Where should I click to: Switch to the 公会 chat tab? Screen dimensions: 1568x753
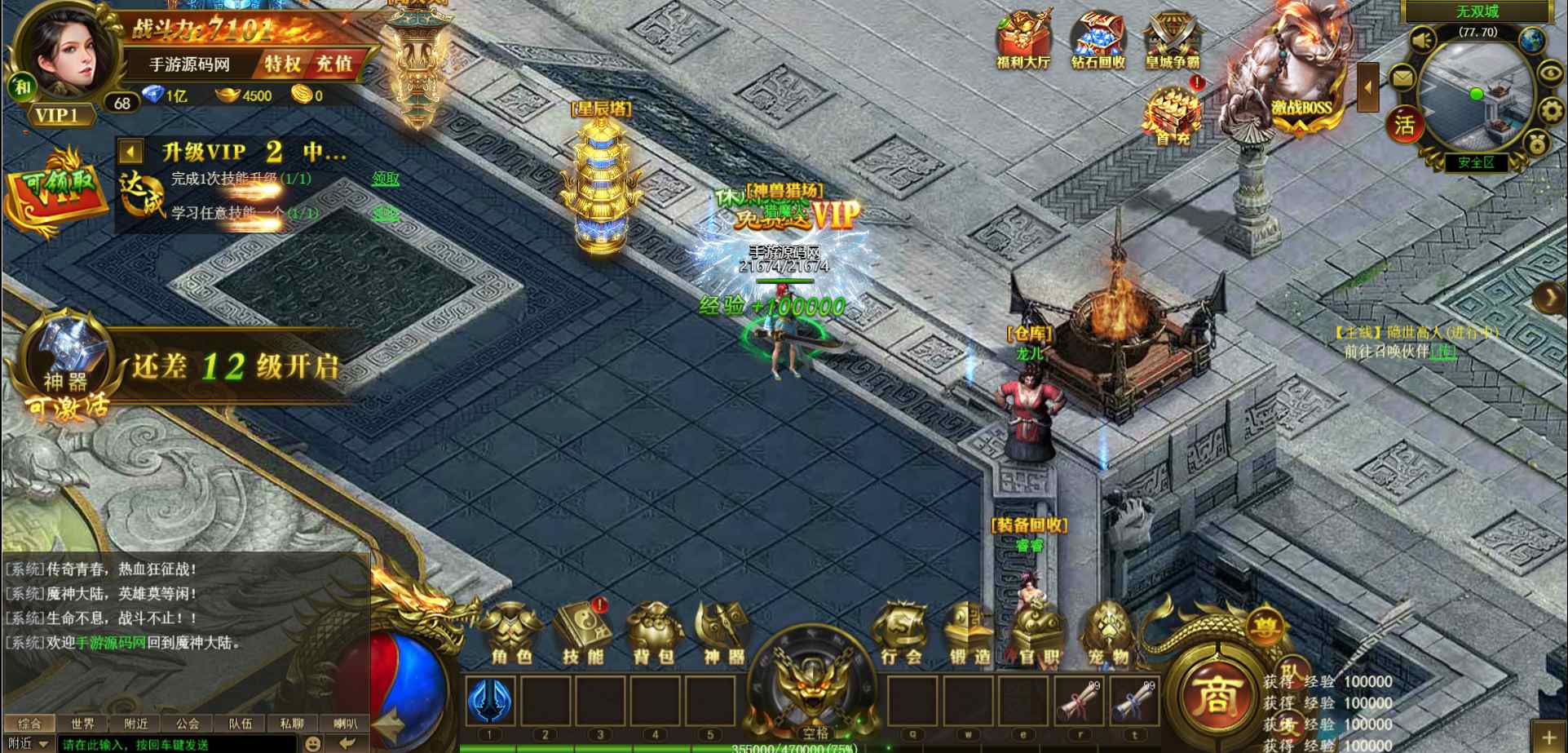(188, 724)
